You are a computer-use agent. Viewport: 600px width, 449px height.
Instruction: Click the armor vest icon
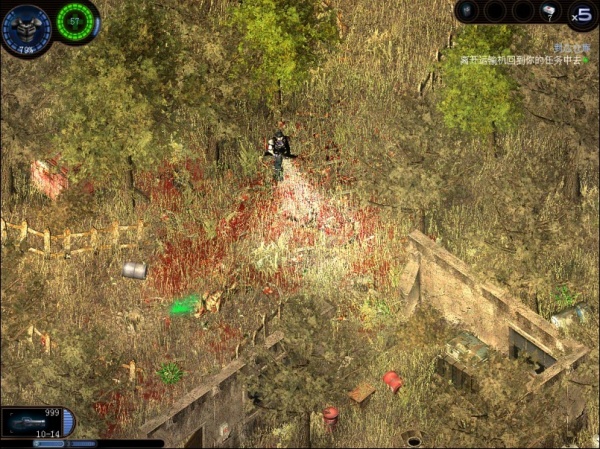click(26, 28)
